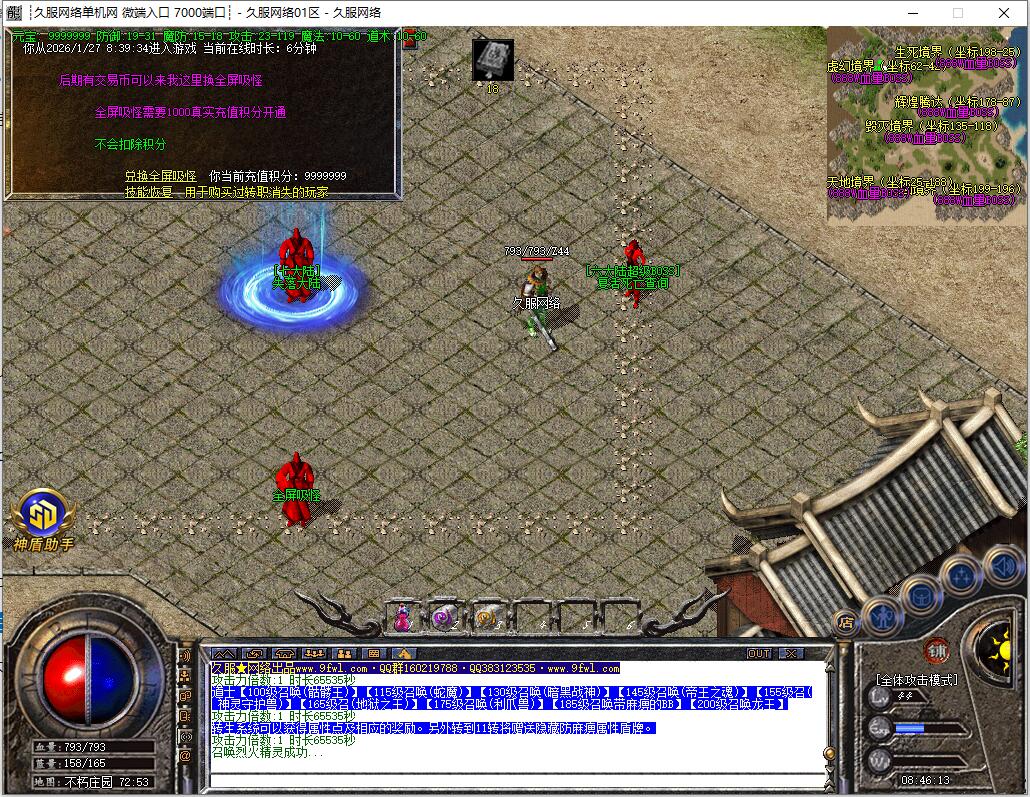The image size is (1030, 797).
Task: Click the OUT button above the chat
Action: click(759, 653)
